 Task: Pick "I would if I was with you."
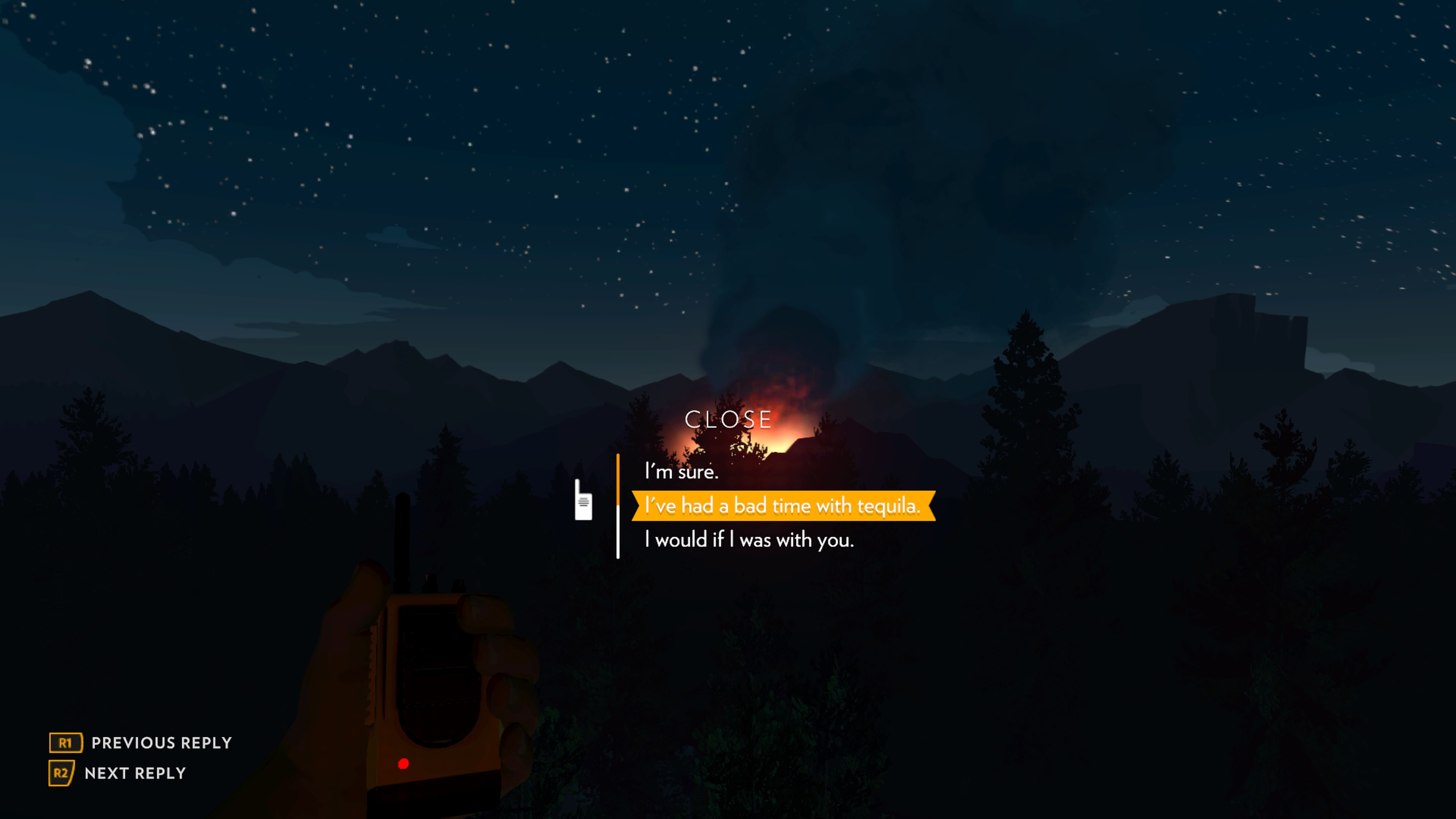pyautogui.click(x=749, y=540)
